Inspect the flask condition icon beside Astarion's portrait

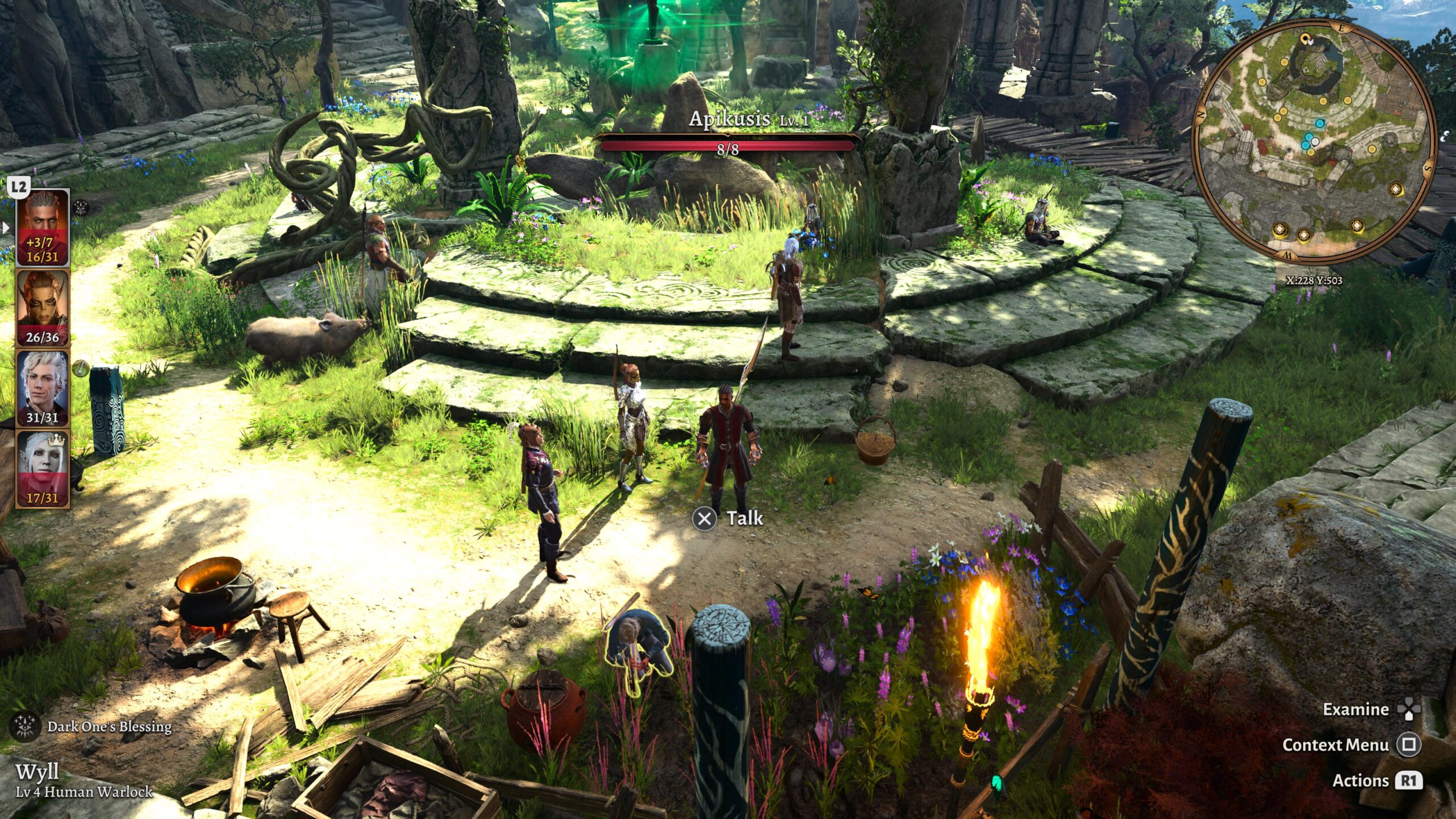click(x=81, y=368)
